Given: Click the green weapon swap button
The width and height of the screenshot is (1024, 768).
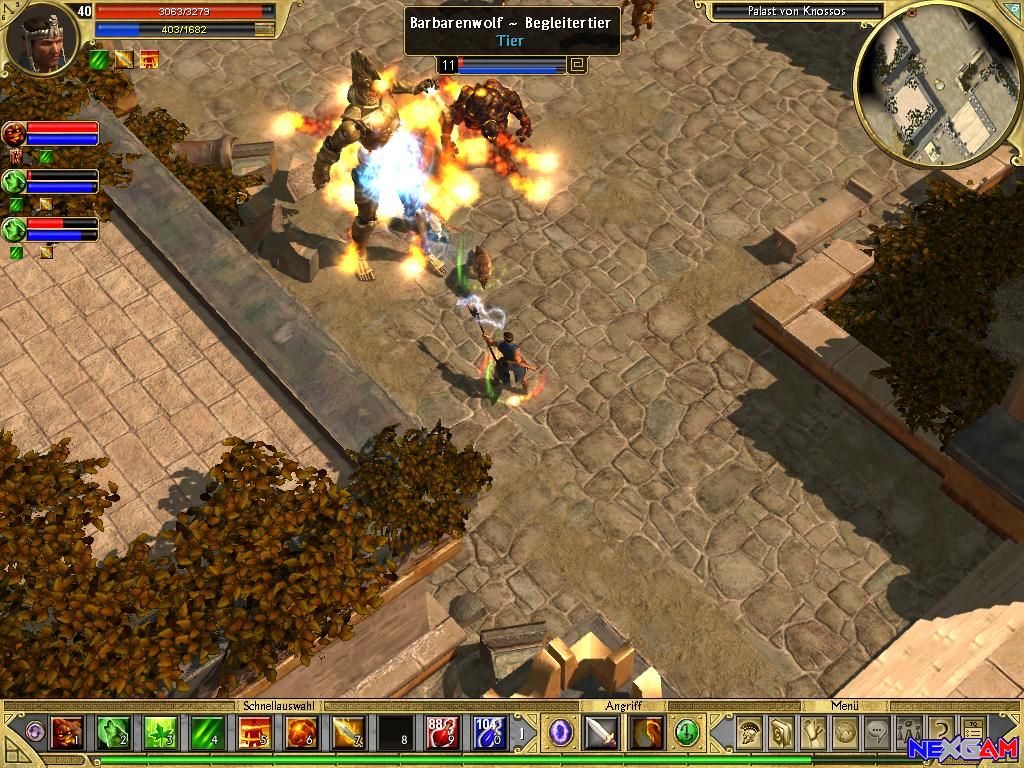Looking at the screenshot, I should point(686,733).
